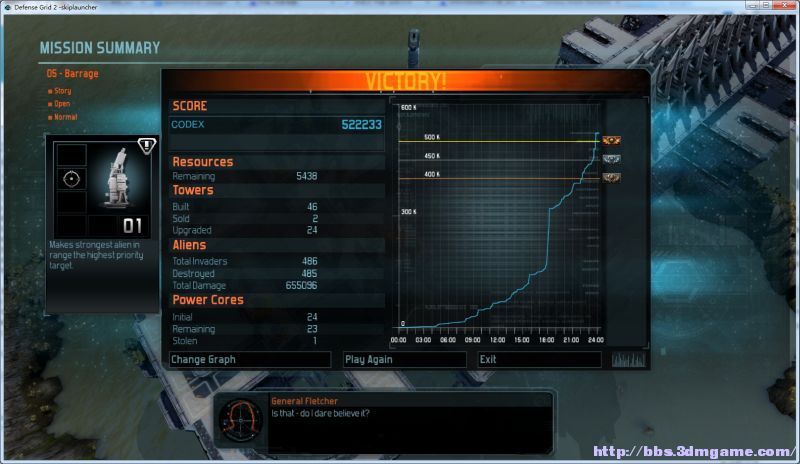The width and height of the screenshot is (800, 464).
Task: Exit the mission summary screen
Action: pyautogui.click(x=538, y=359)
